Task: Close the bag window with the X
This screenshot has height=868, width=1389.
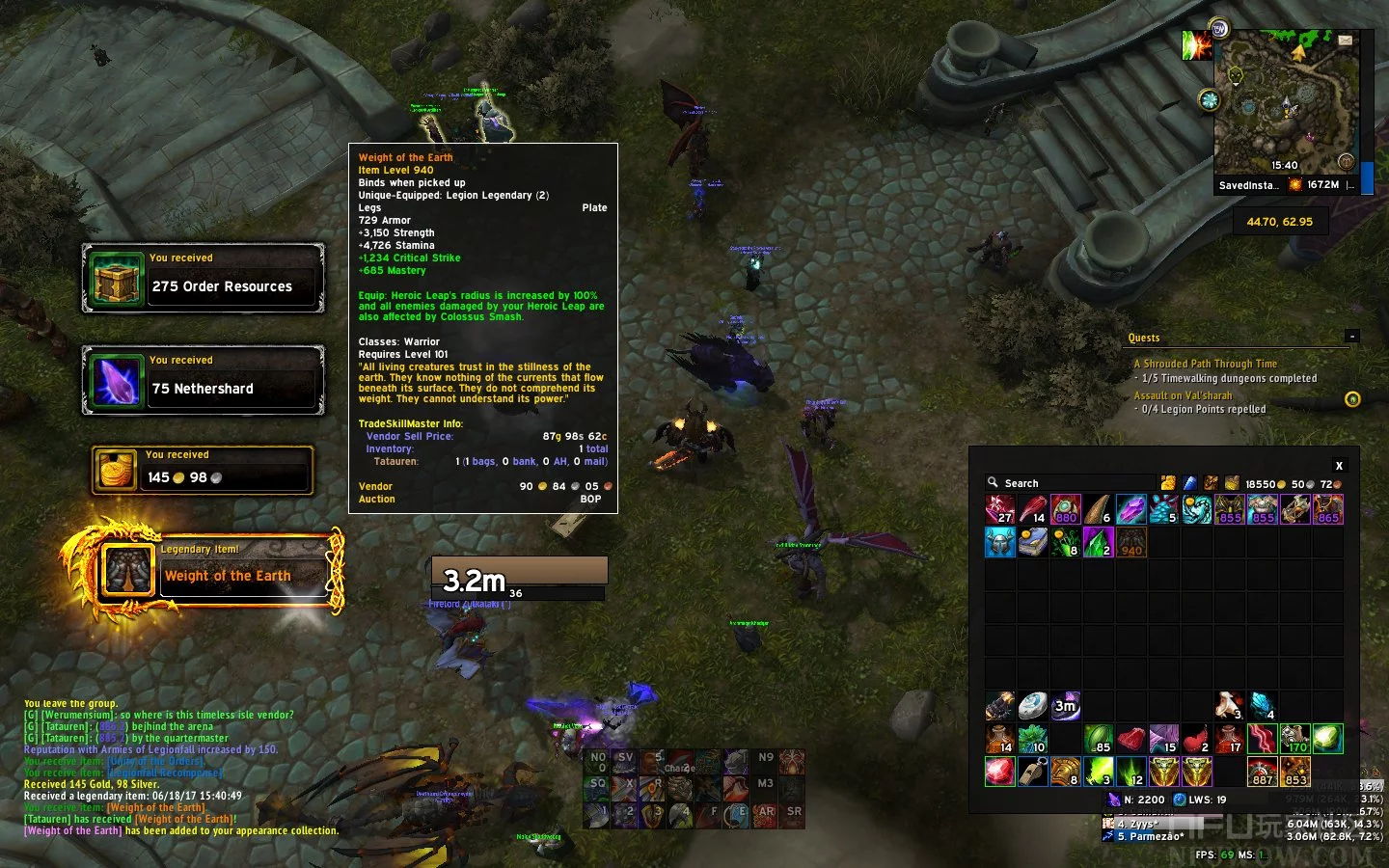Action: coord(1338,466)
